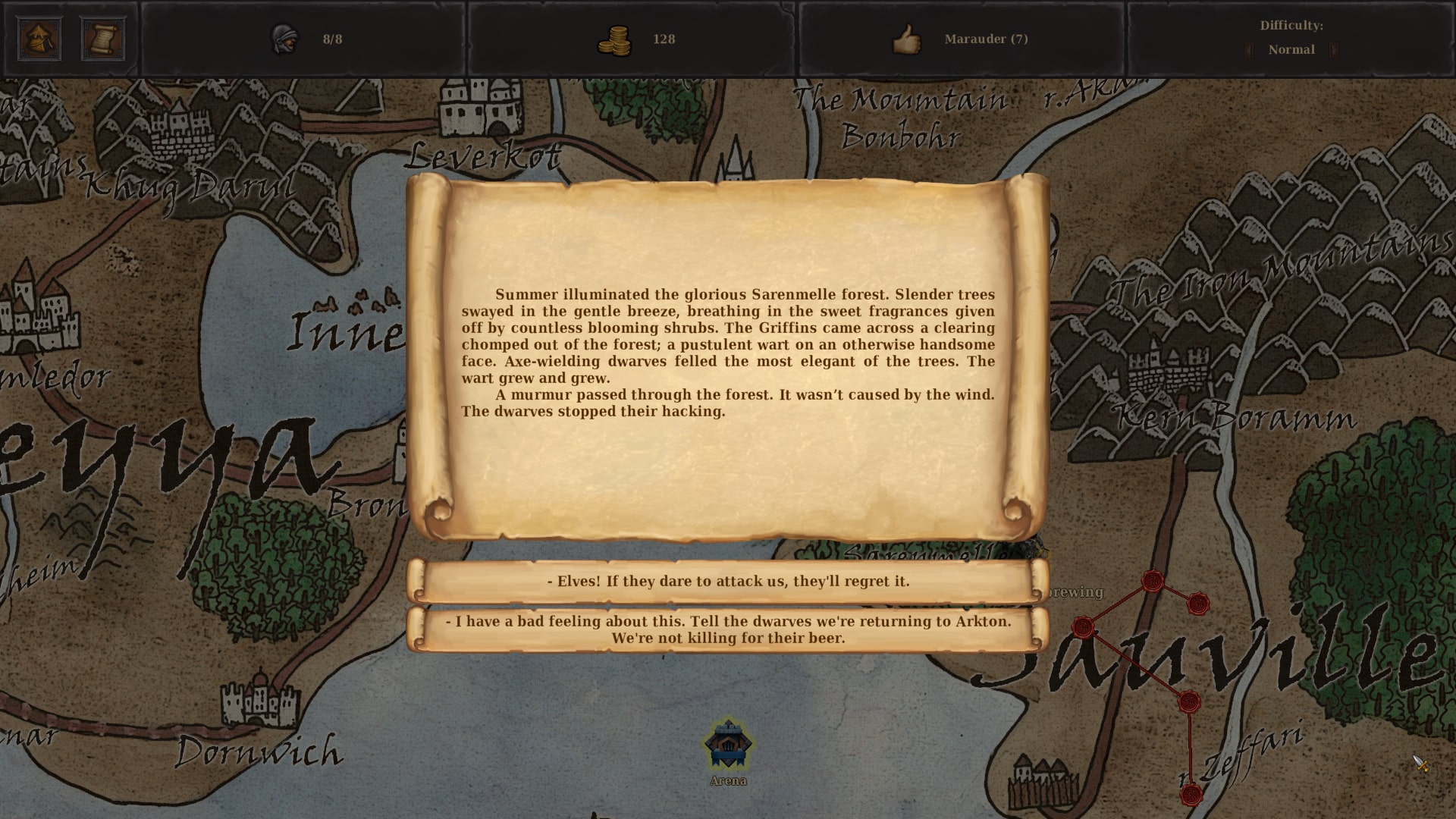1456x819 pixels.
Task: Click the topmost red wax seal marker near Sauville
Action: (1153, 581)
